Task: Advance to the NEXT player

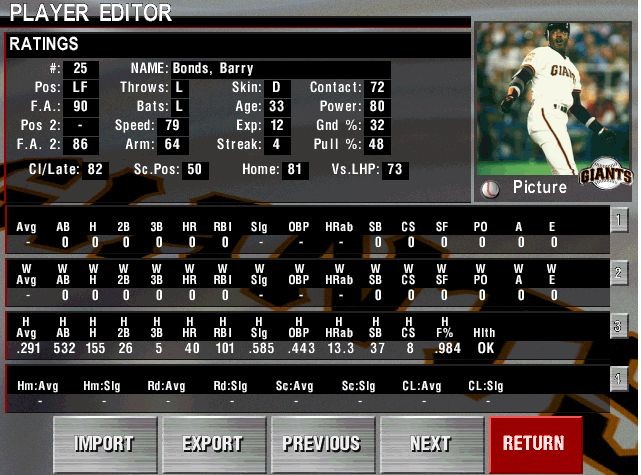Action: [430, 444]
